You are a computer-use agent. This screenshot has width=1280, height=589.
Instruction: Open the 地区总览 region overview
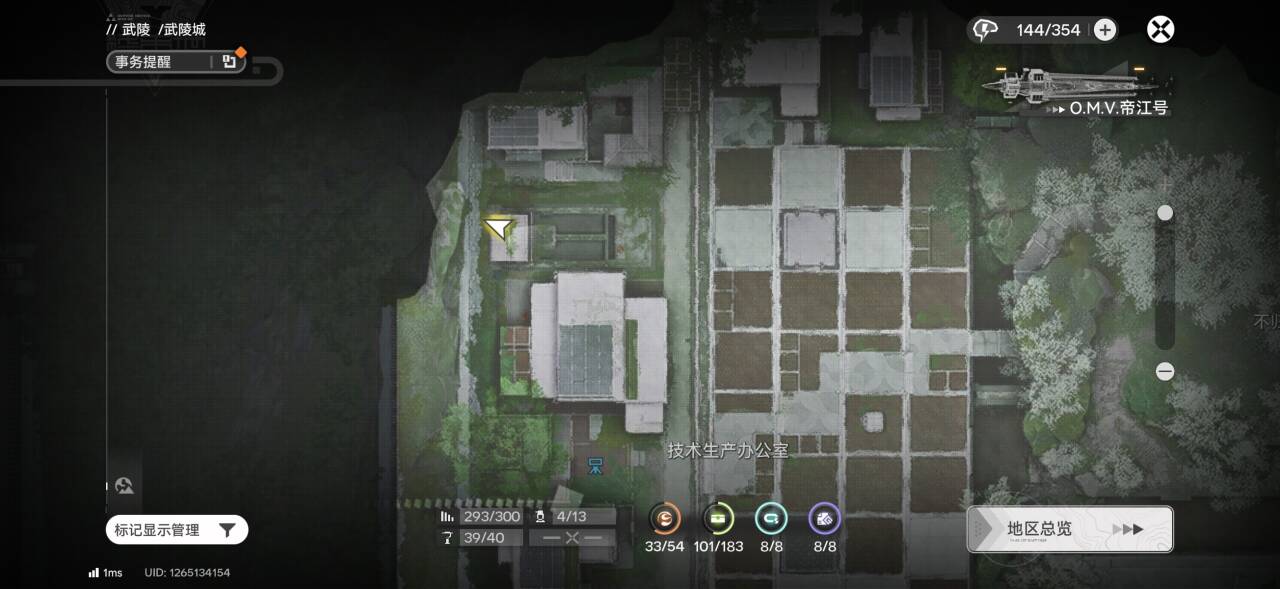coord(1069,529)
